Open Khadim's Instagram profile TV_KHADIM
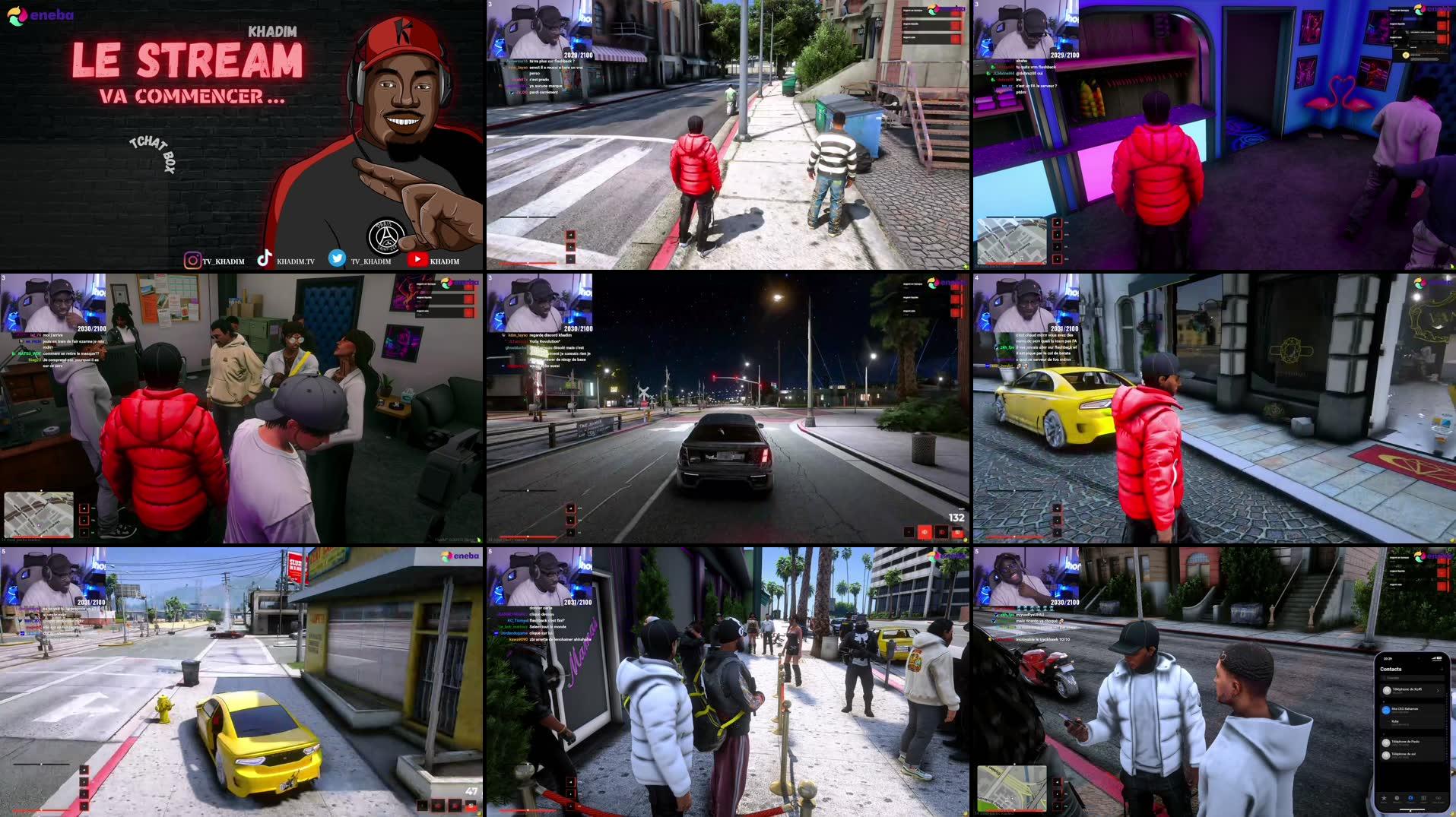Image resolution: width=1456 pixels, height=817 pixels. [x=223, y=259]
